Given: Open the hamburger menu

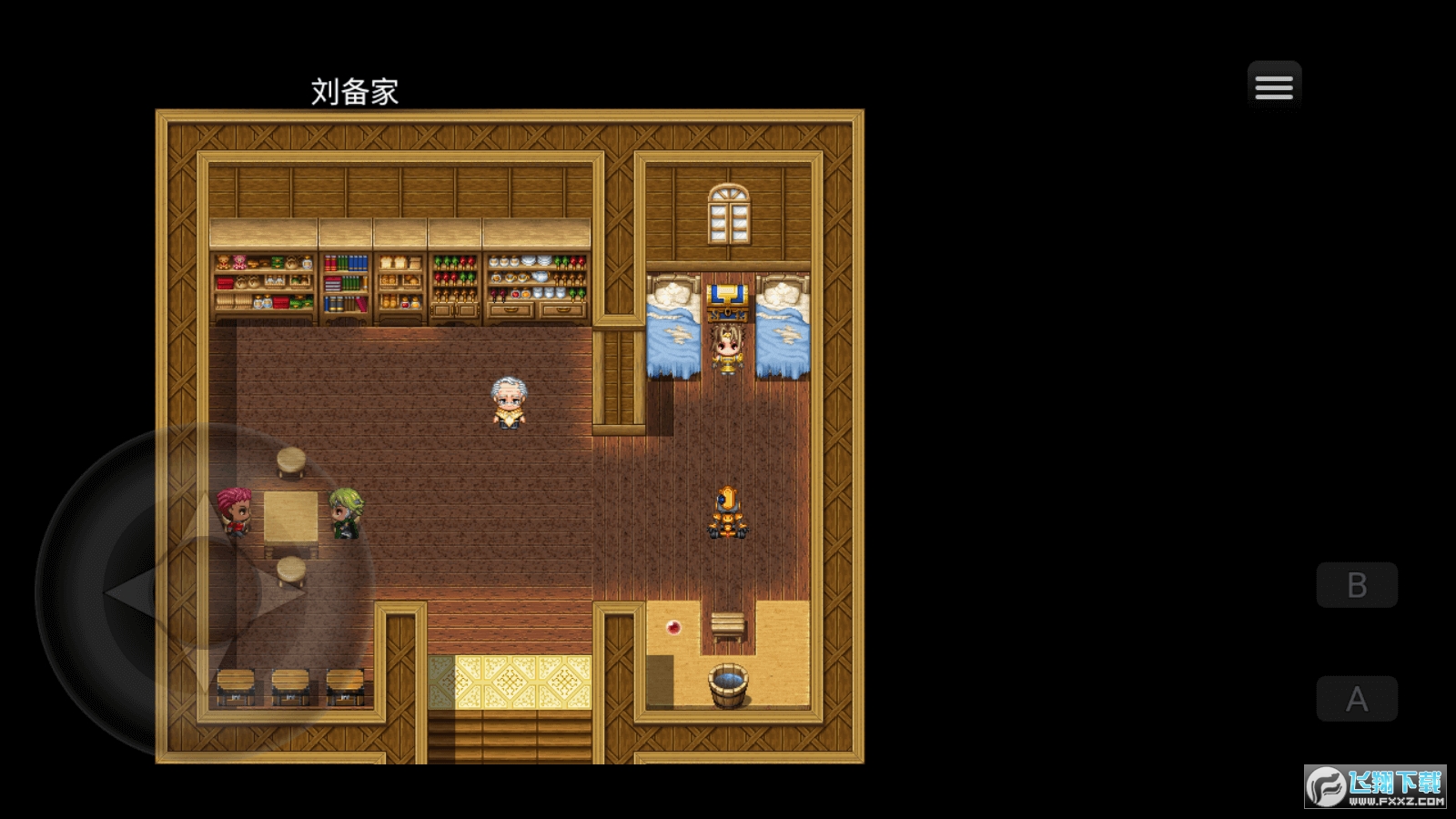Looking at the screenshot, I should [x=1273, y=86].
